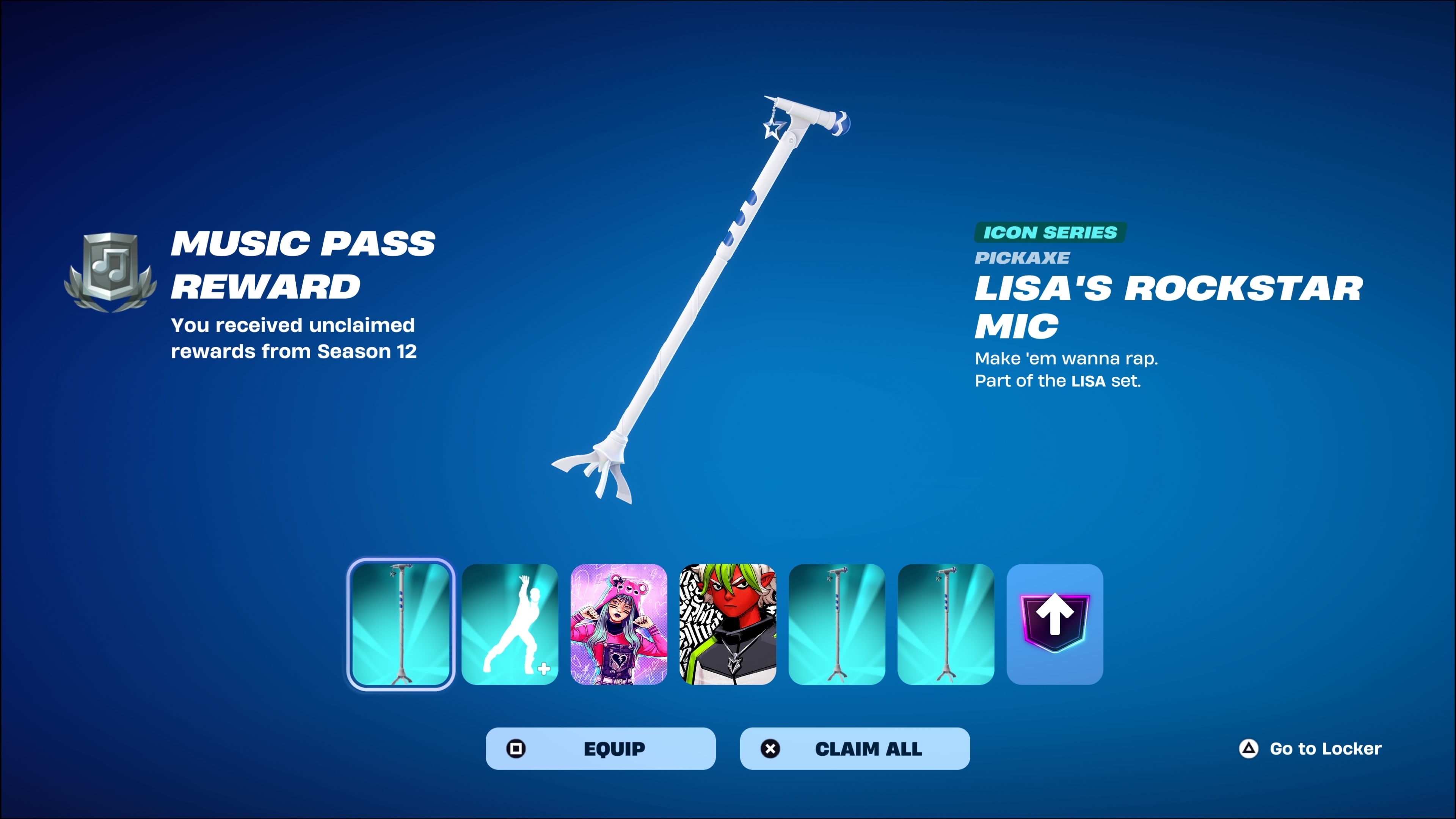The height and width of the screenshot is (819, 1456).
Task: Select the highlighted mic pickaxe reward tile
Action: pos(400,624)
